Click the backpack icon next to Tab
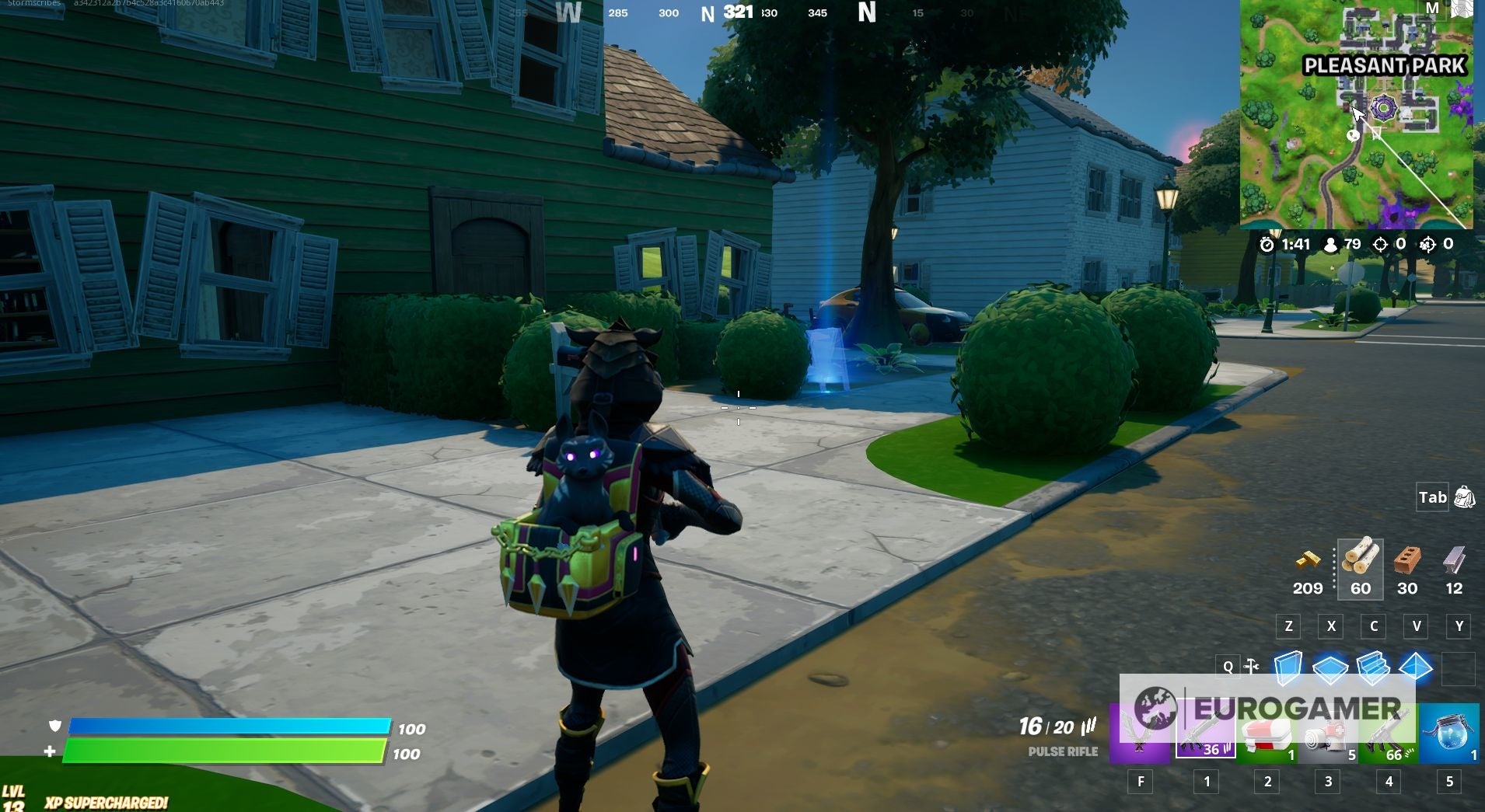 1465,497
